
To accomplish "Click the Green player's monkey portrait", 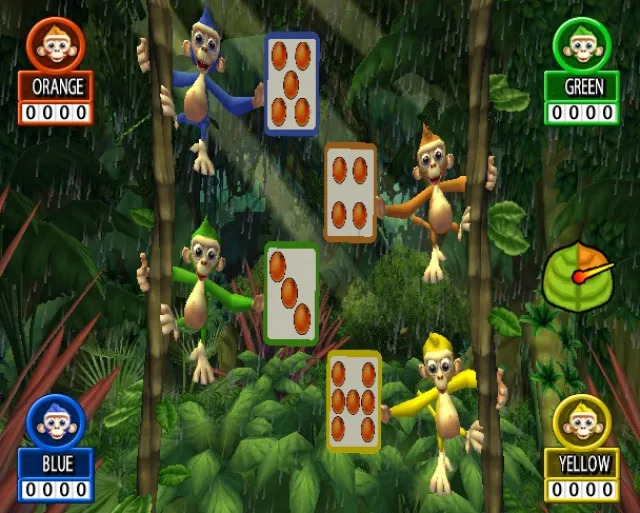I will [x=583, y=42].
